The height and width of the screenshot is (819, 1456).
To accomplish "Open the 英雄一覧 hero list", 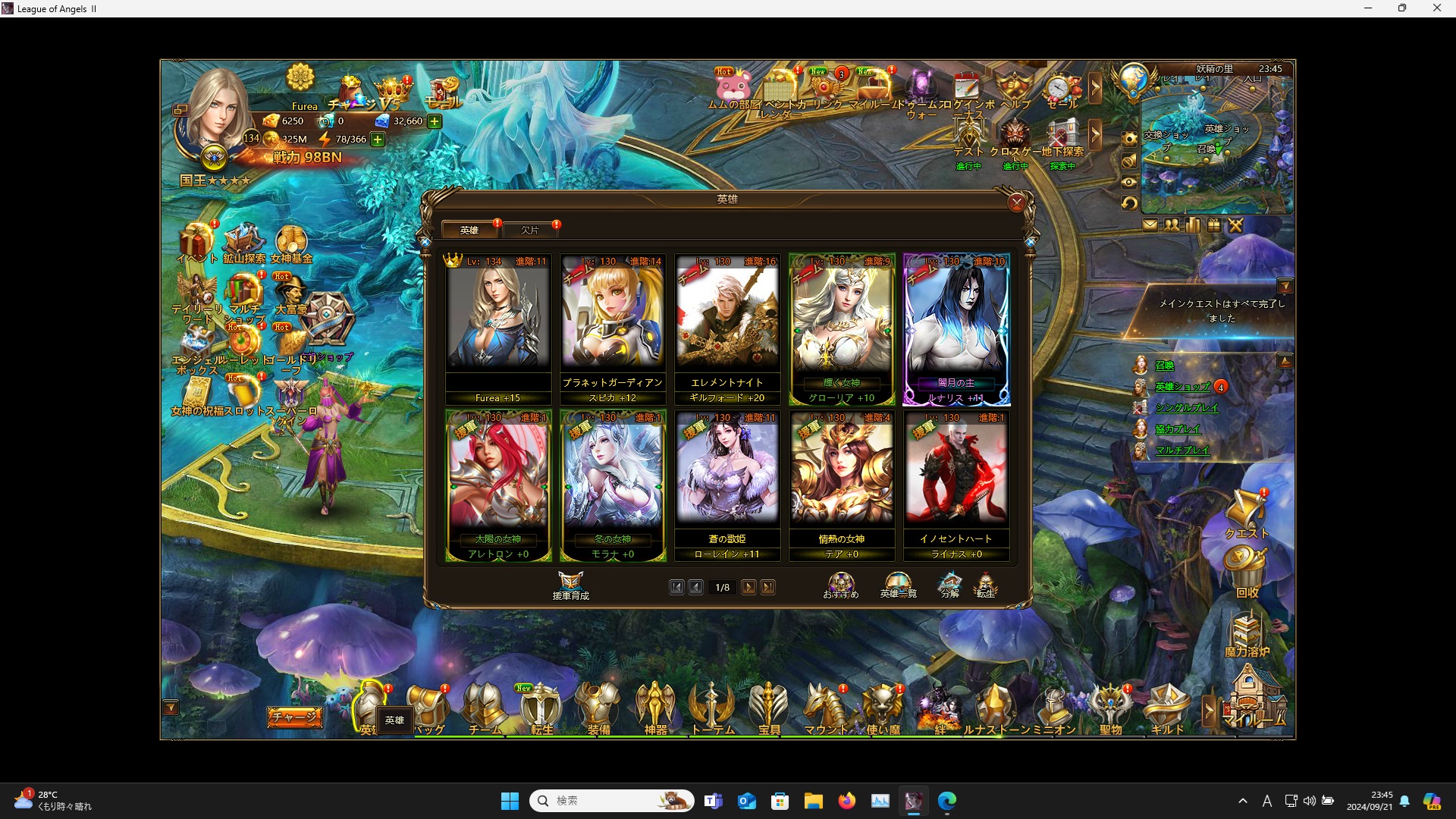I will pyautogui.click(x=897, y=585).
